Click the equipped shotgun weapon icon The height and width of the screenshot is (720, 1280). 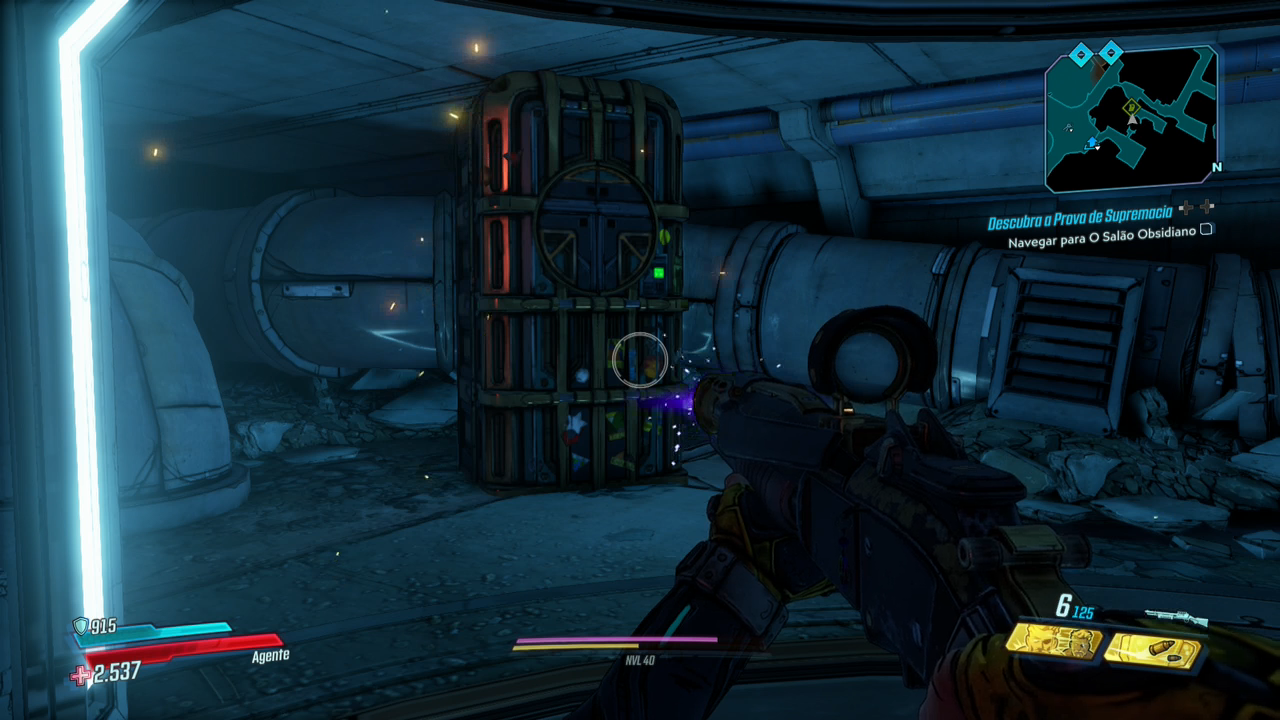tap(1175, 618)
